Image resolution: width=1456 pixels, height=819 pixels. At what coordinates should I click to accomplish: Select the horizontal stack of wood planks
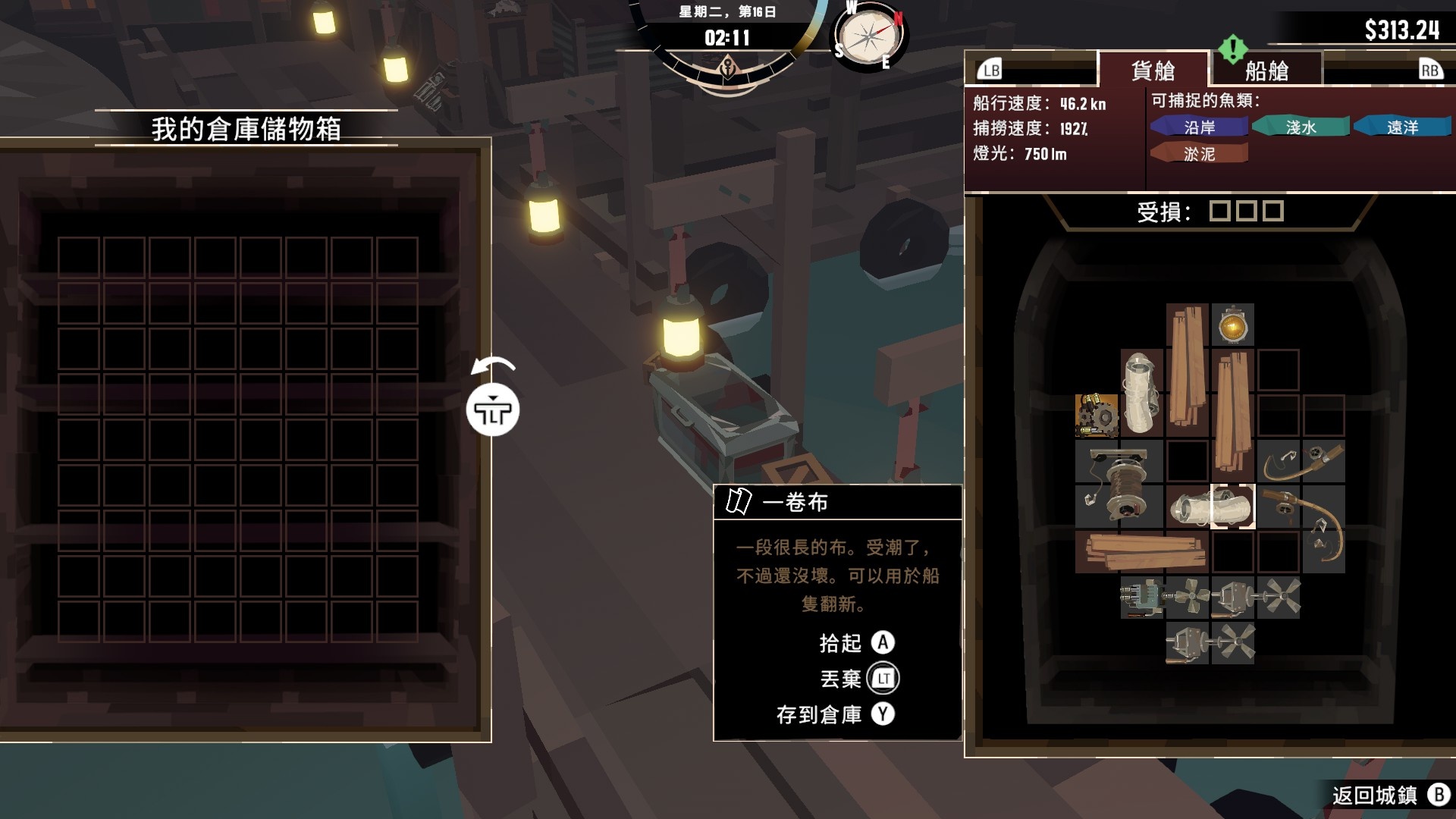(x=1141, y=551)
